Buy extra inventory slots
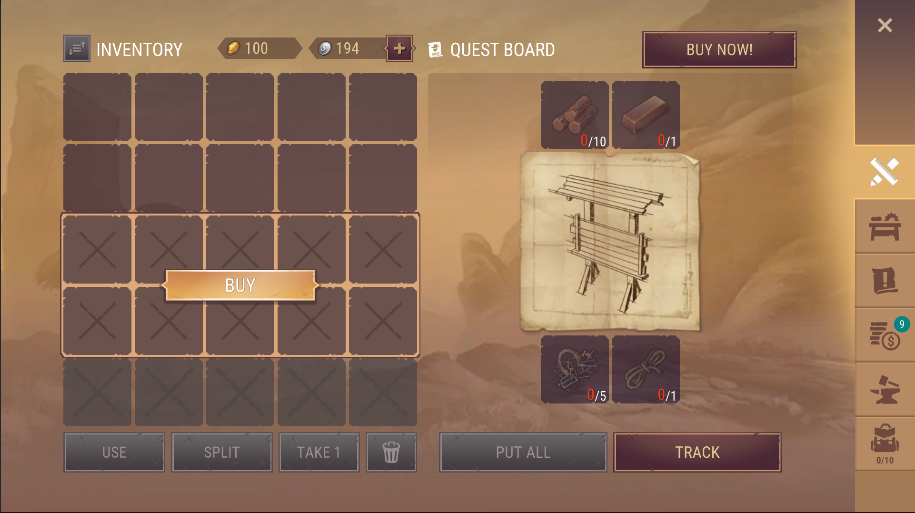Image resolution: width=915 pixels, height=513 pixels. pos(240,285)
